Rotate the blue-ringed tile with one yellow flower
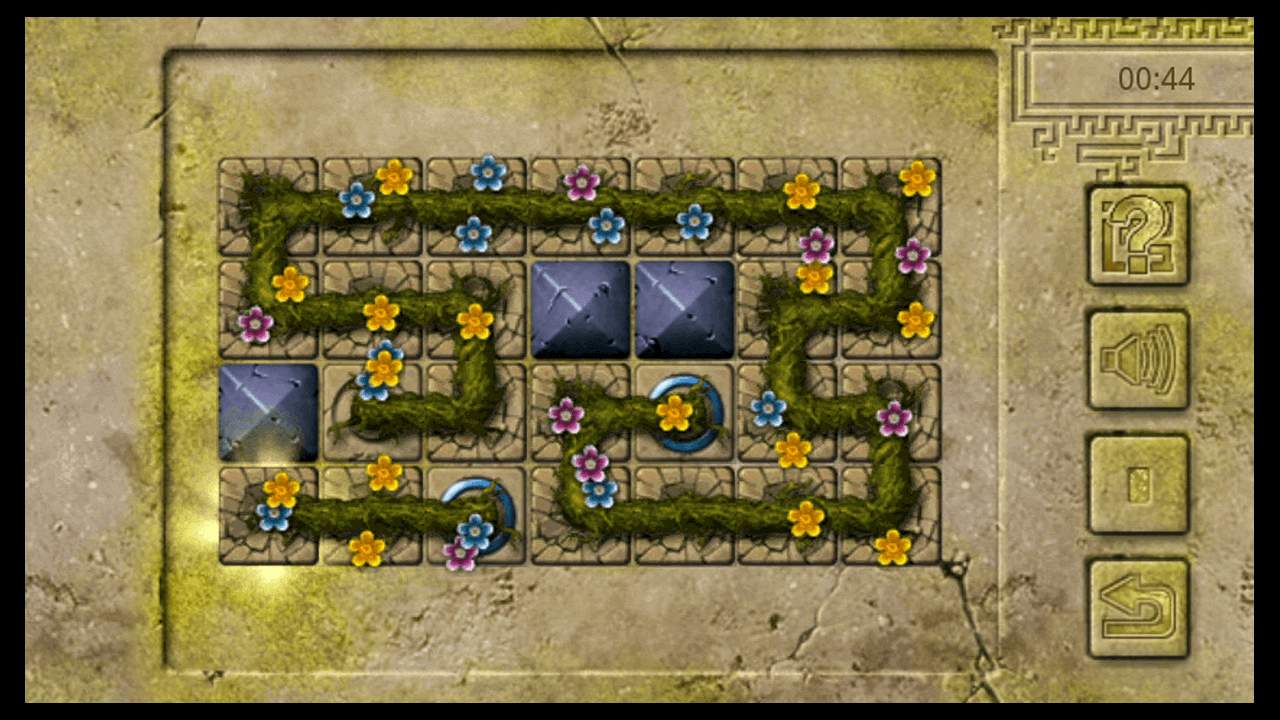Image resolution: width=1280 pixels, height=720 pixels. click(x=684, y=413)
